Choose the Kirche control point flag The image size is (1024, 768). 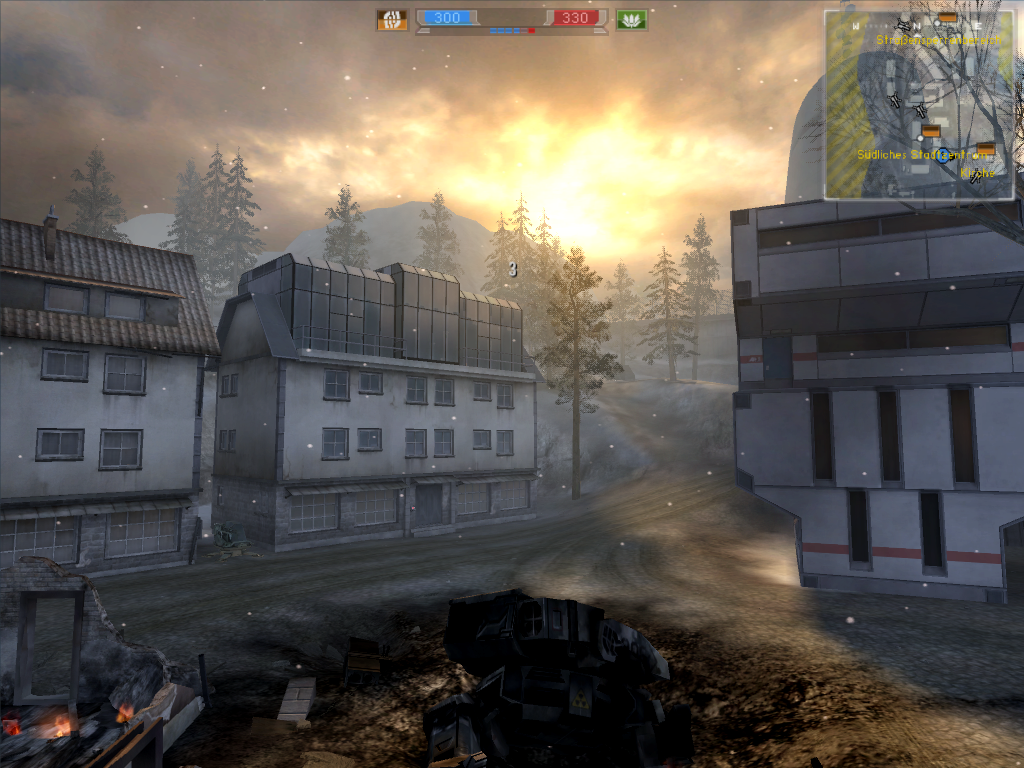click(986, 149)
